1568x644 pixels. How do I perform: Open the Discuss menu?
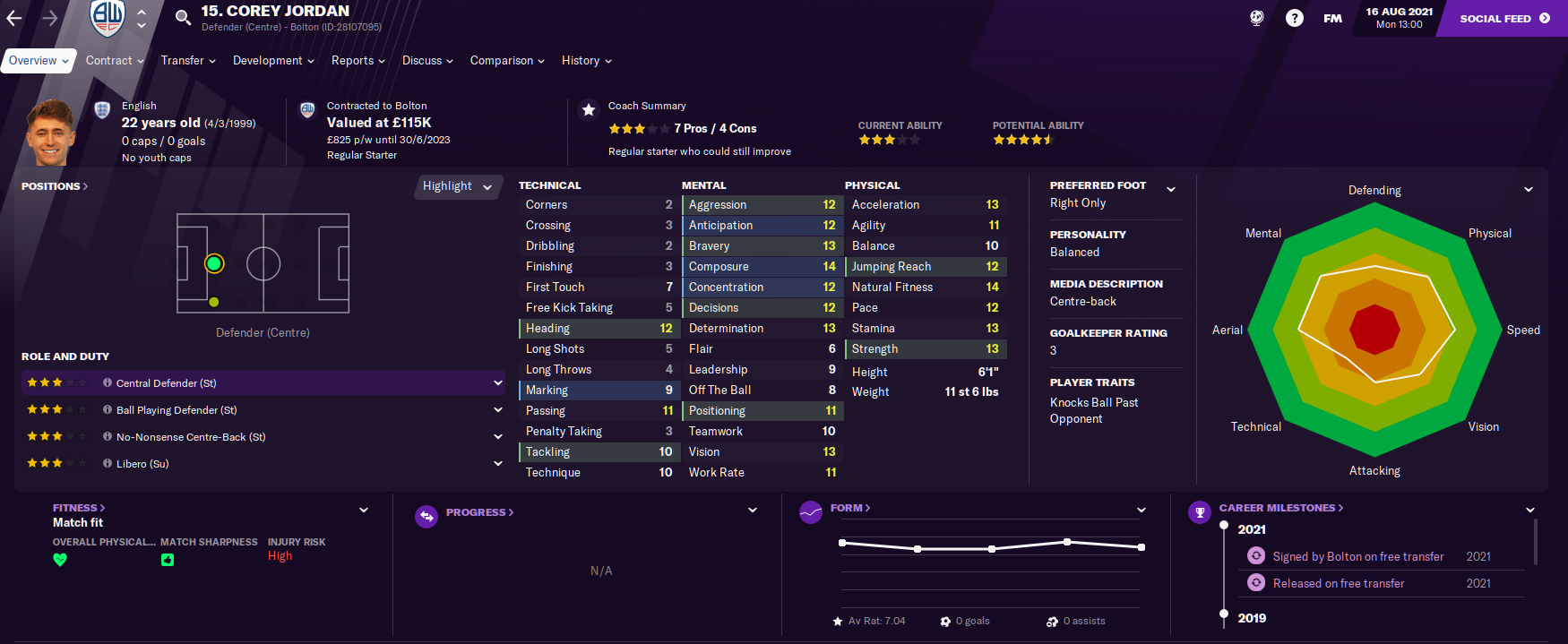[x=427, y=61]
